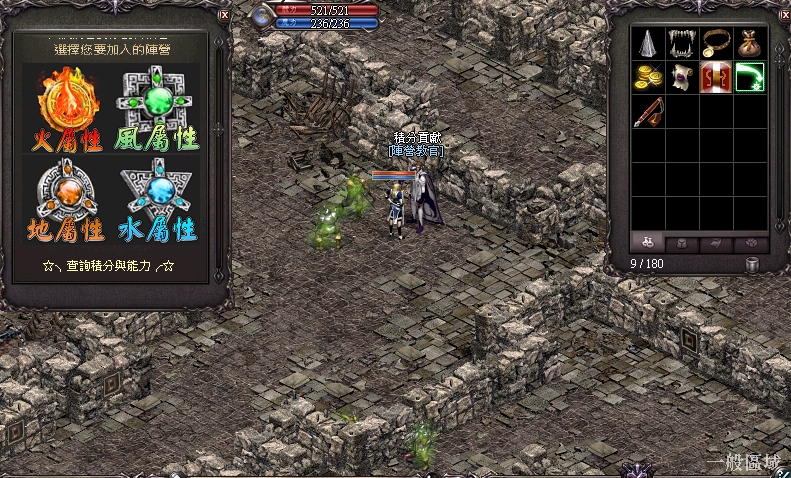791x478 pixels.
Task: Choose the earth attribute (地屬性) faction
Action: (70, 200)
